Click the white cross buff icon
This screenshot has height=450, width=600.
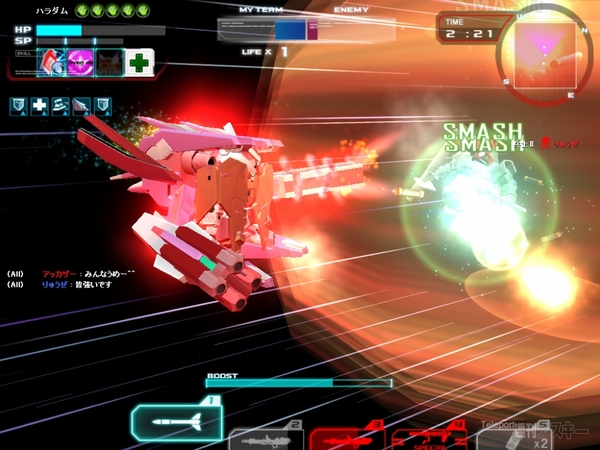pos(39,104)
